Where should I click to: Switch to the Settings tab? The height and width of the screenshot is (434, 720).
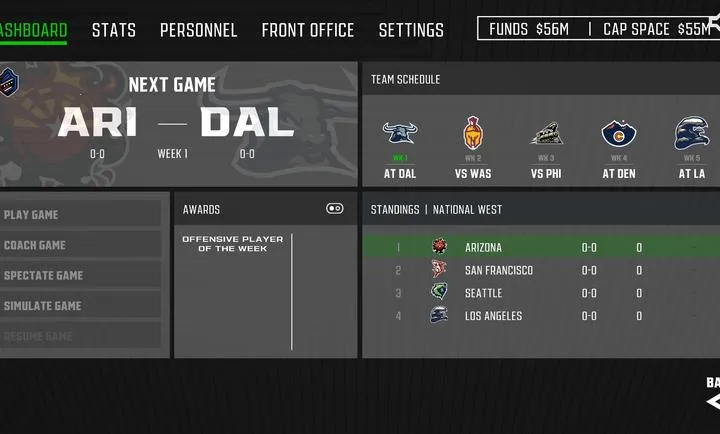(411, 30)
